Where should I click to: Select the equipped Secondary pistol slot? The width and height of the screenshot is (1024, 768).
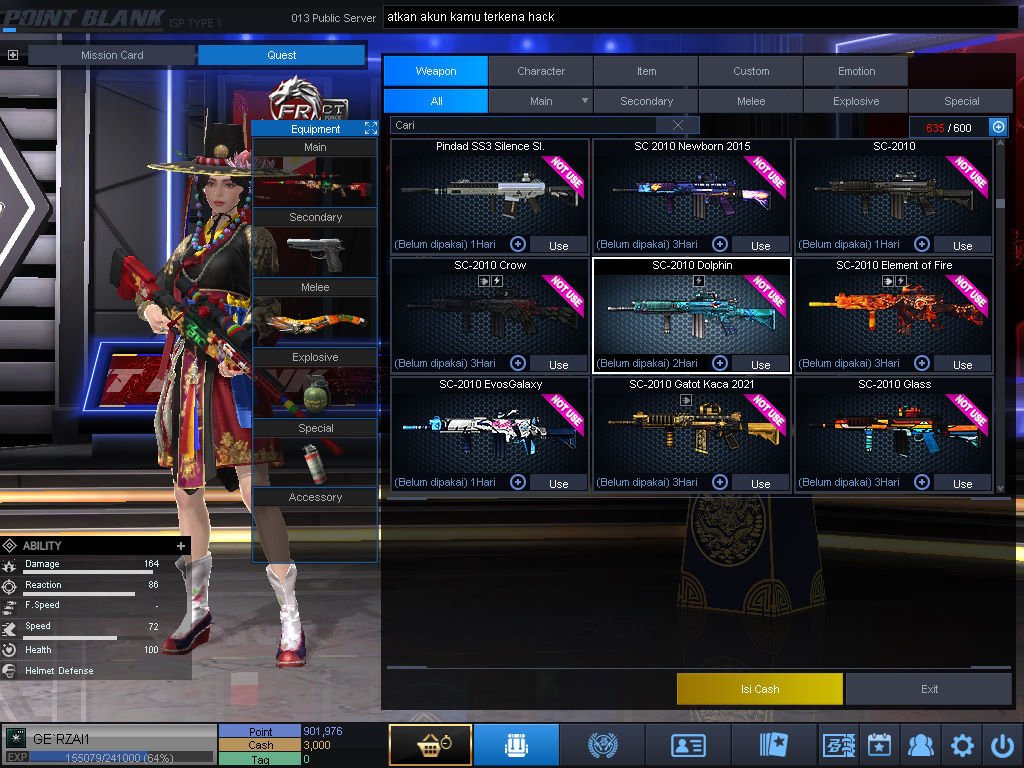[315, 252]
